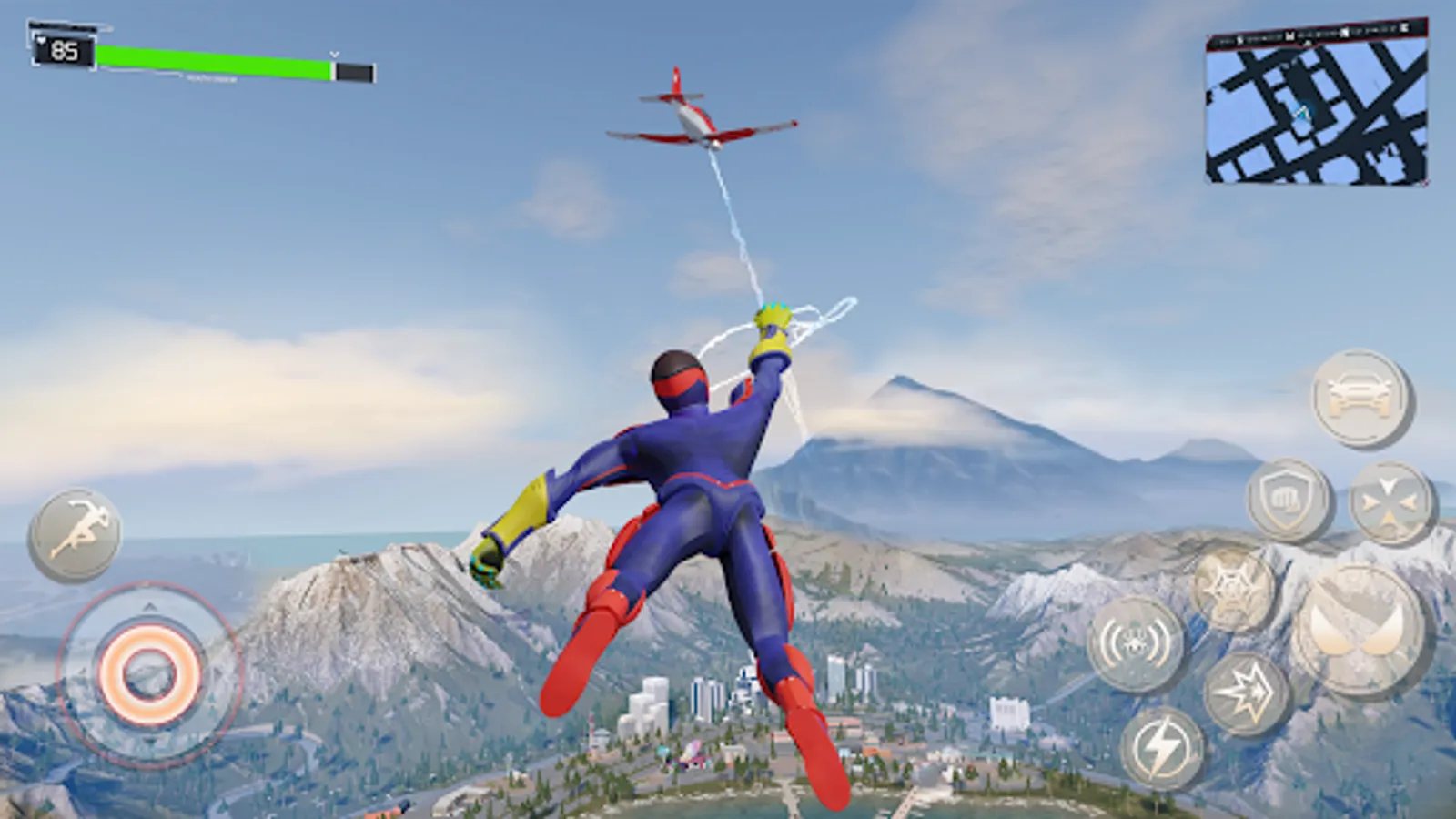Select the four-arrows converge button
The image size is (1456, 819).
(1391, 503)
